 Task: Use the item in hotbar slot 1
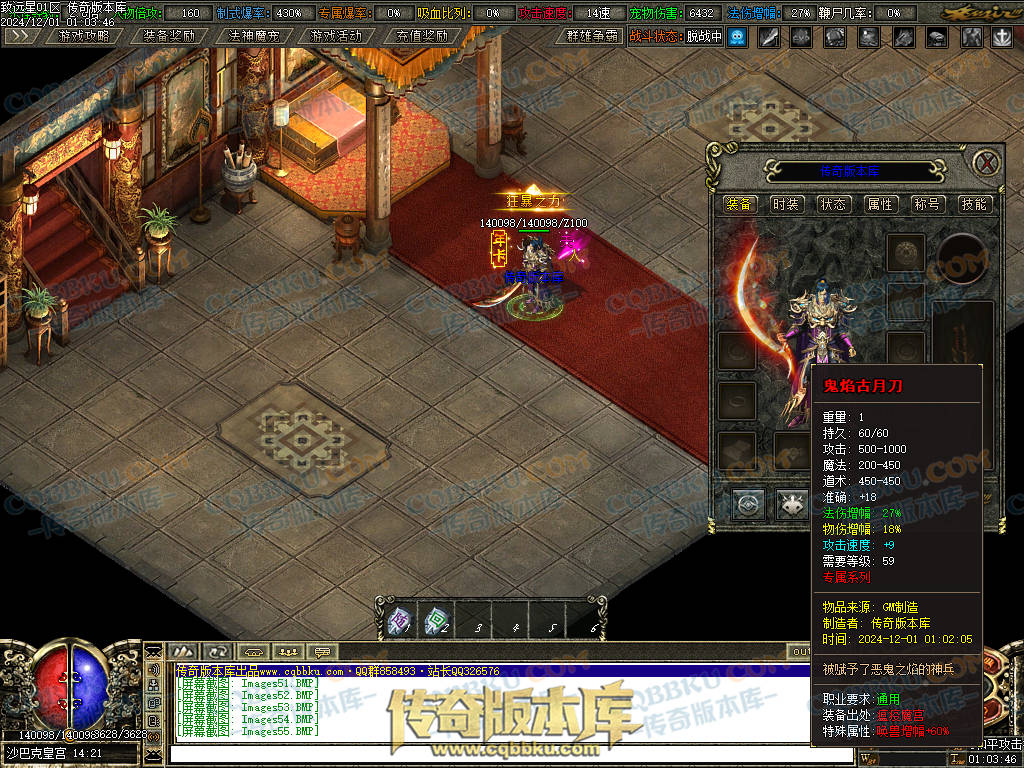coord(399,621)
